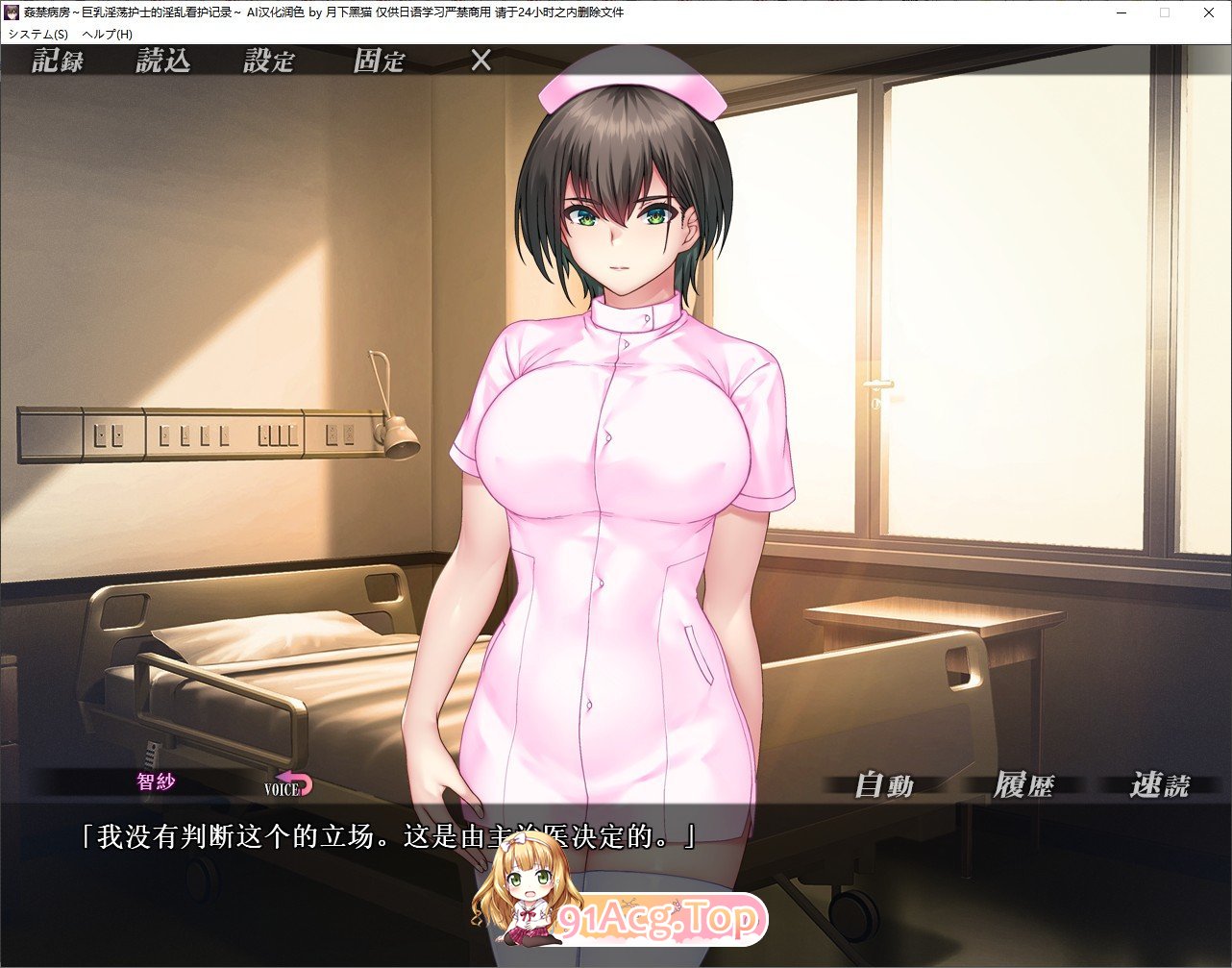Open the 設定 settings screen
The height and width of the screenshot is (968, 1232).
pyautogui.click(x=269, y=61)
